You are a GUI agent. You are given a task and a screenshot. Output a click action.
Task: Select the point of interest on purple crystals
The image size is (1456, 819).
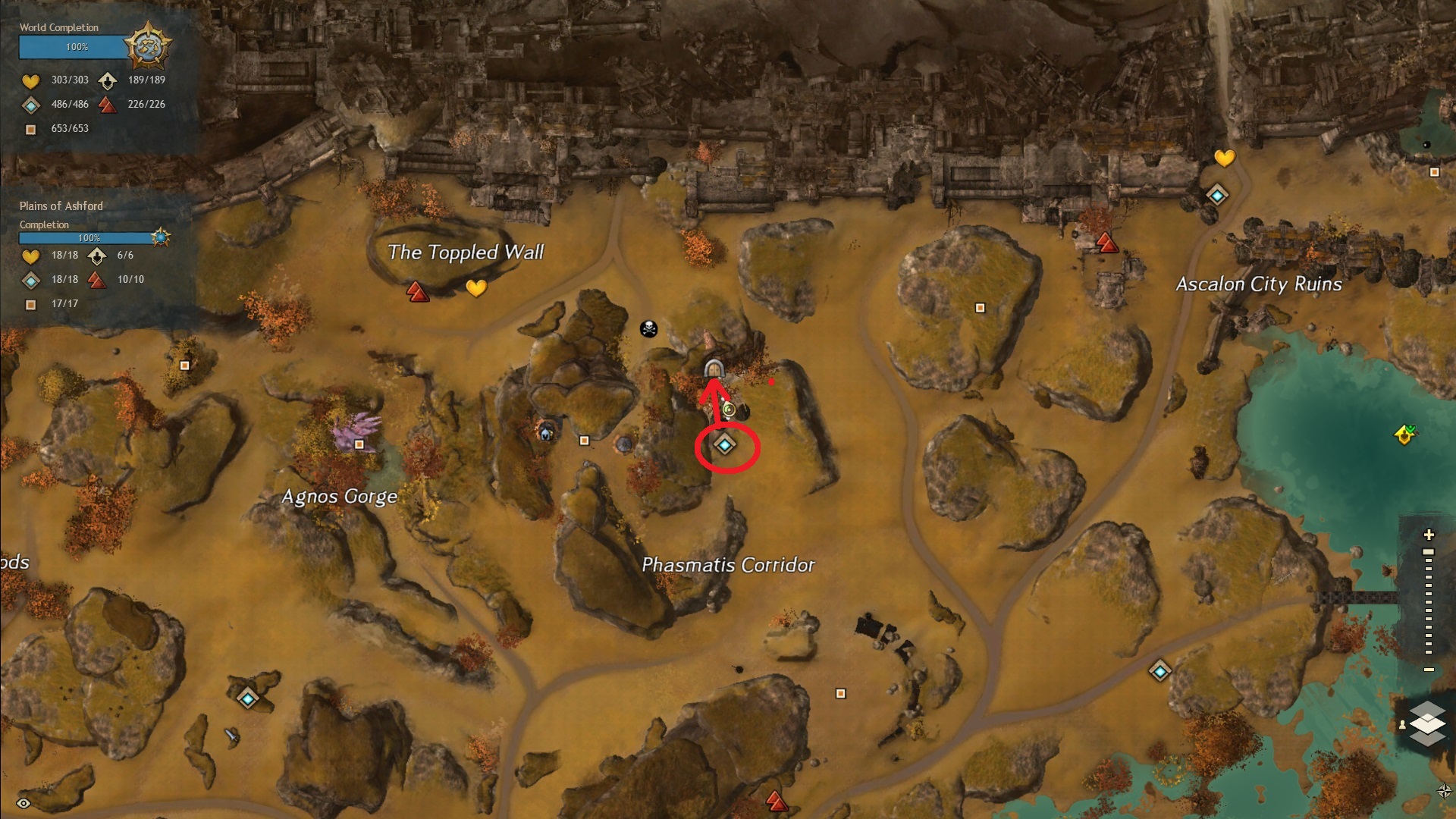[359, 444]
